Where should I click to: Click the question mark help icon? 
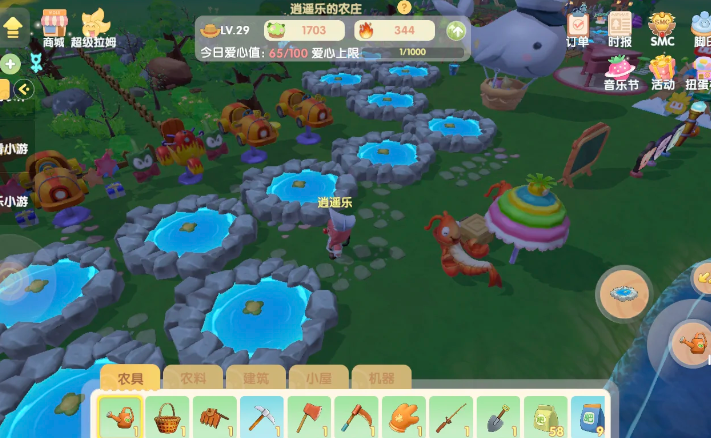(x=404, y=7)
